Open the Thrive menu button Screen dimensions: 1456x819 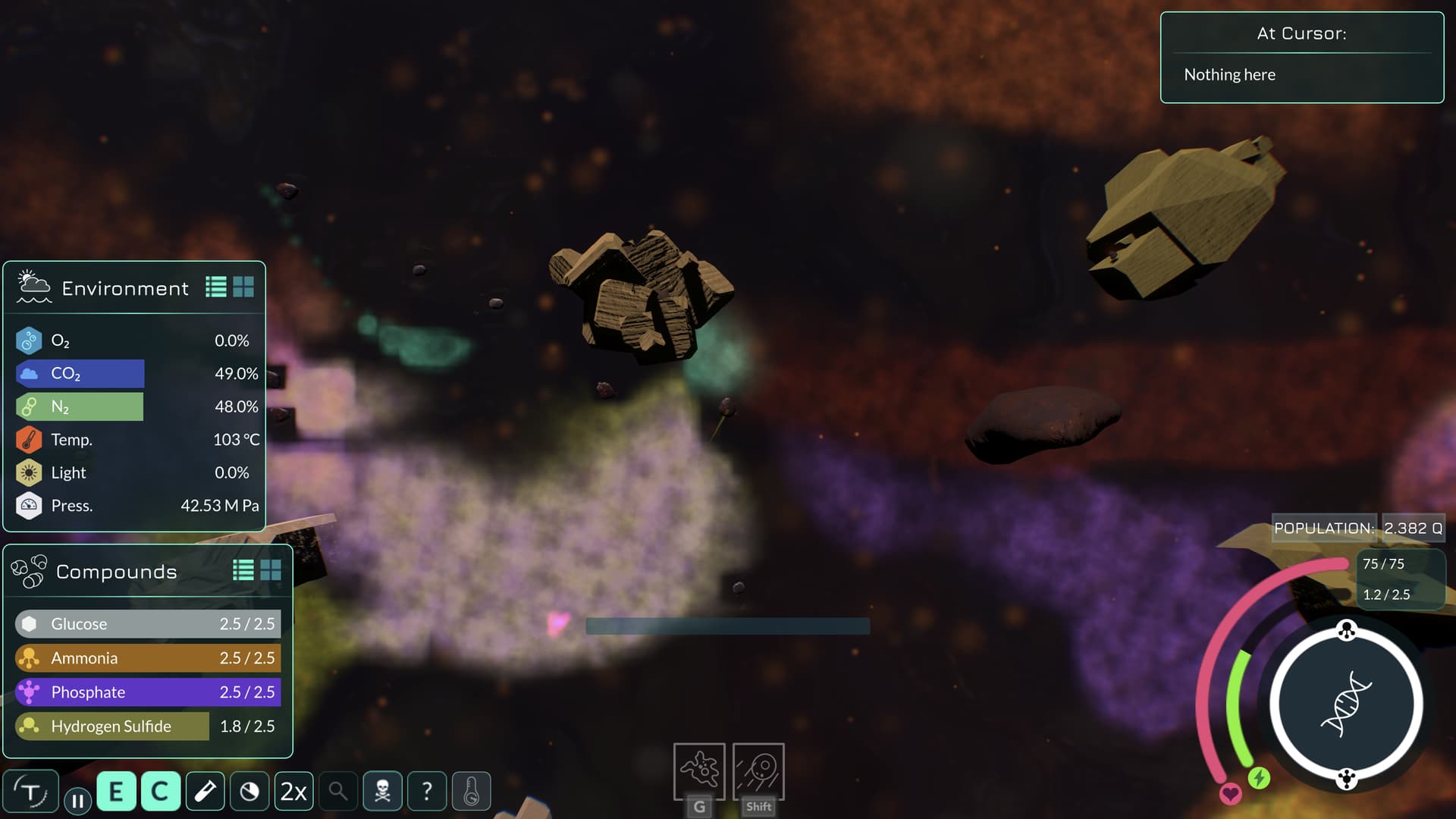[x=30, y=792]
